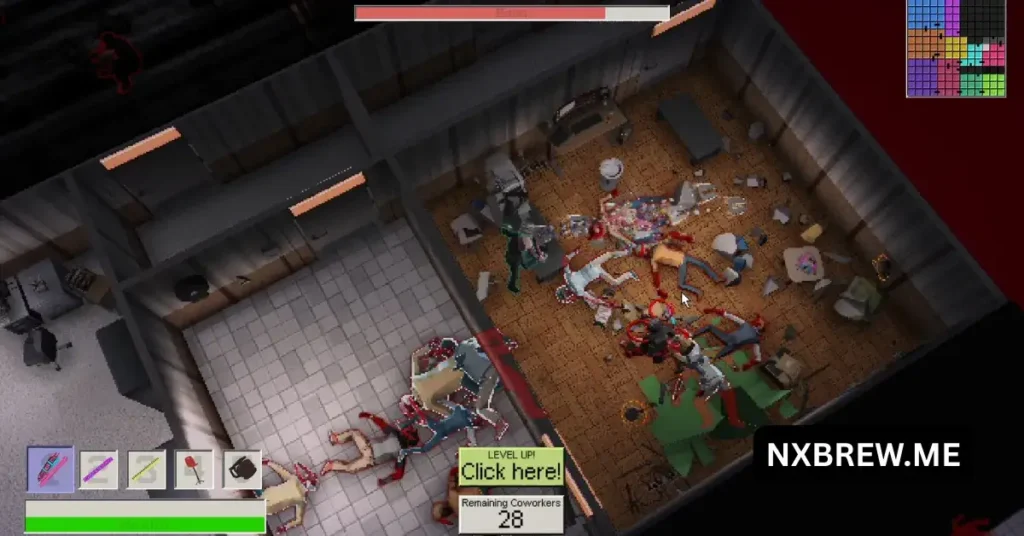Image resolution: width=1024 pixels, height=536 pixels.
Task: Visit the NXBREW.ME watermark link
Action: 863,456
